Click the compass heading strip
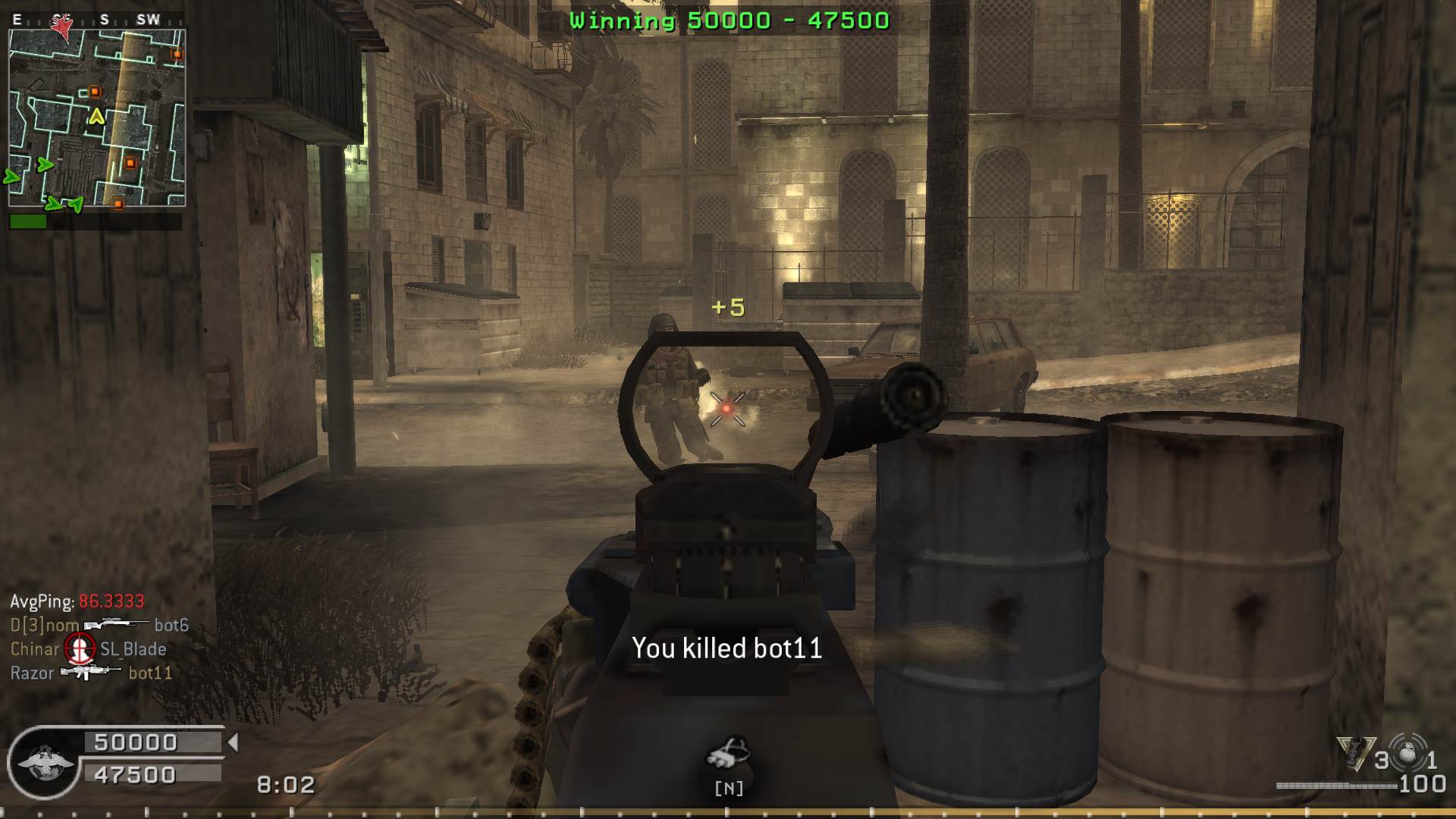 click(x=97, y=20)
